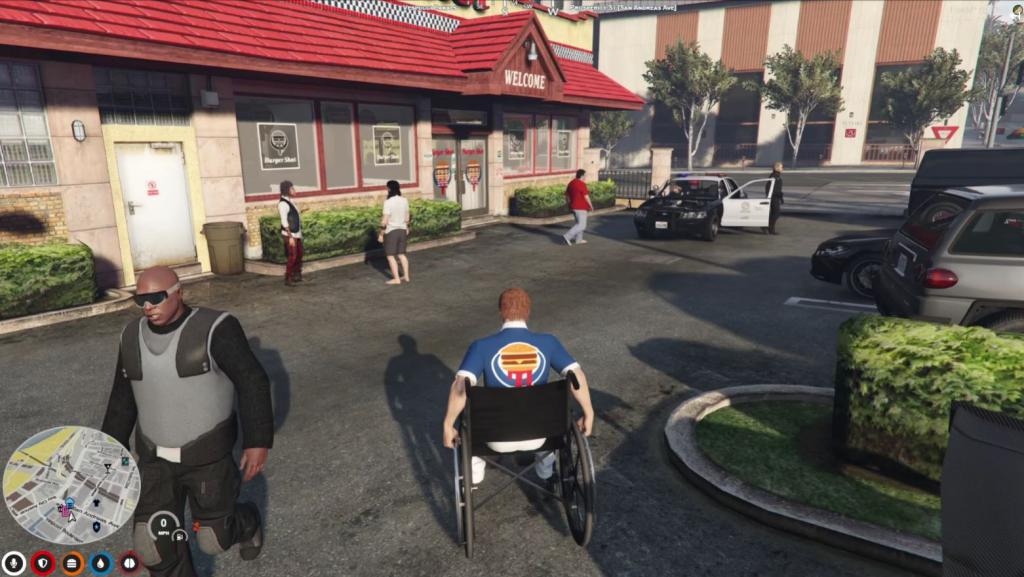The width and height of the screenshot is (1024, 577).
Task: Toggle the microphone voice icon
Action: (x=13, y=563)
